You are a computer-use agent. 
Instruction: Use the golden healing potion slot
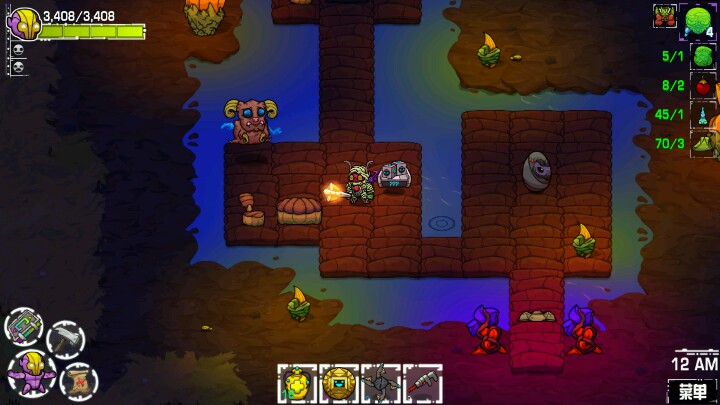[x=298, y=383]
